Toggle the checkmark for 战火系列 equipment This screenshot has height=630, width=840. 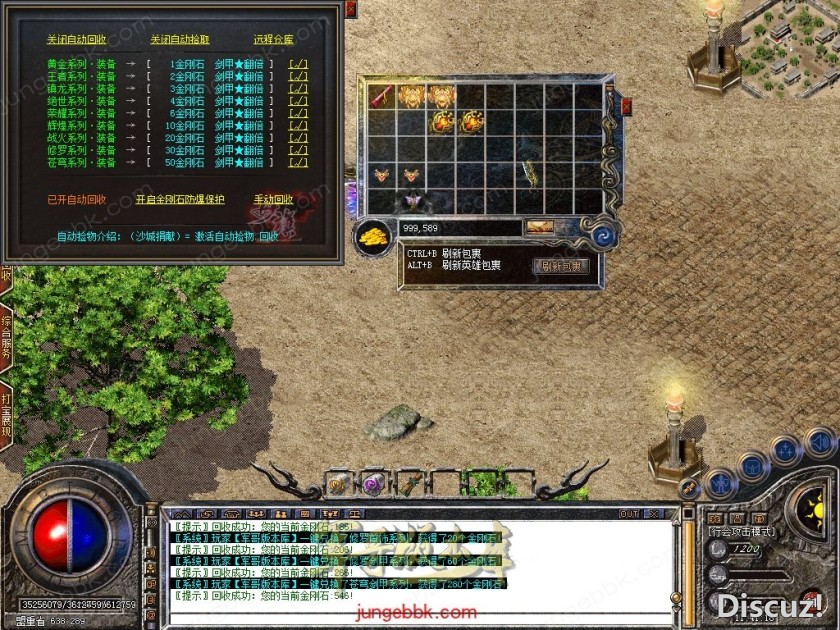(x=298, y=137)
